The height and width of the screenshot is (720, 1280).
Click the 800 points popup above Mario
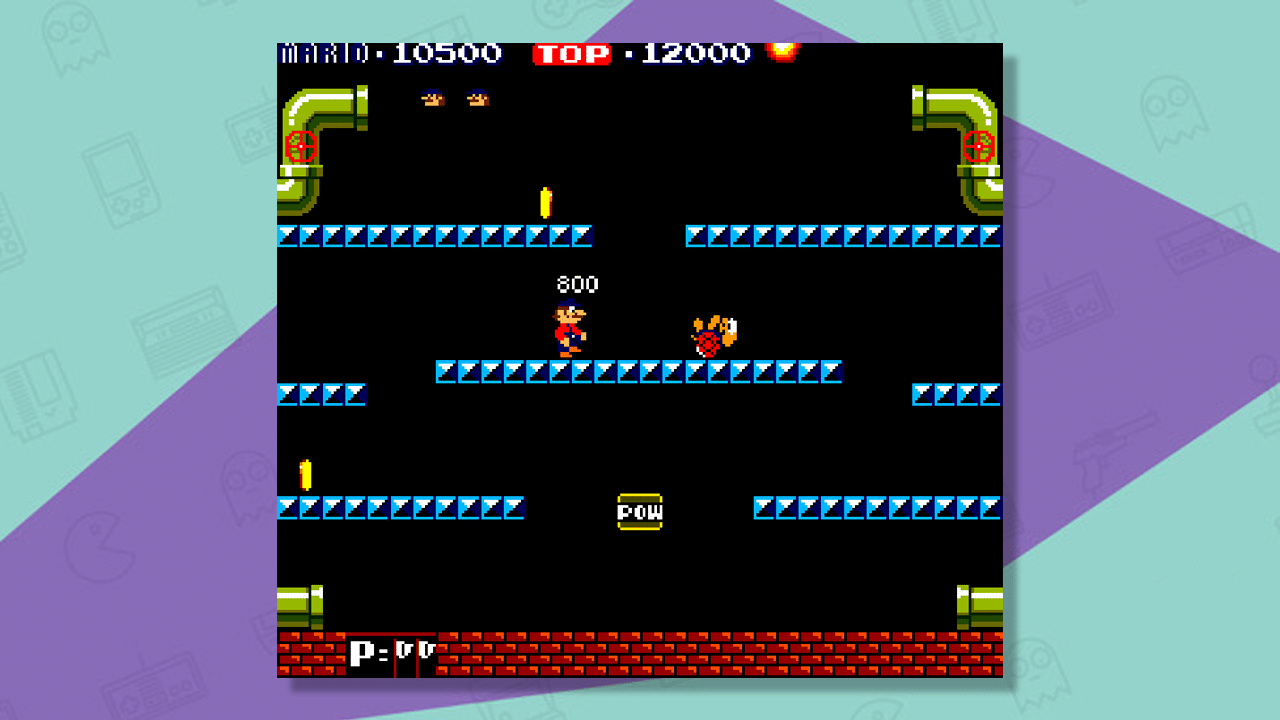578,283
